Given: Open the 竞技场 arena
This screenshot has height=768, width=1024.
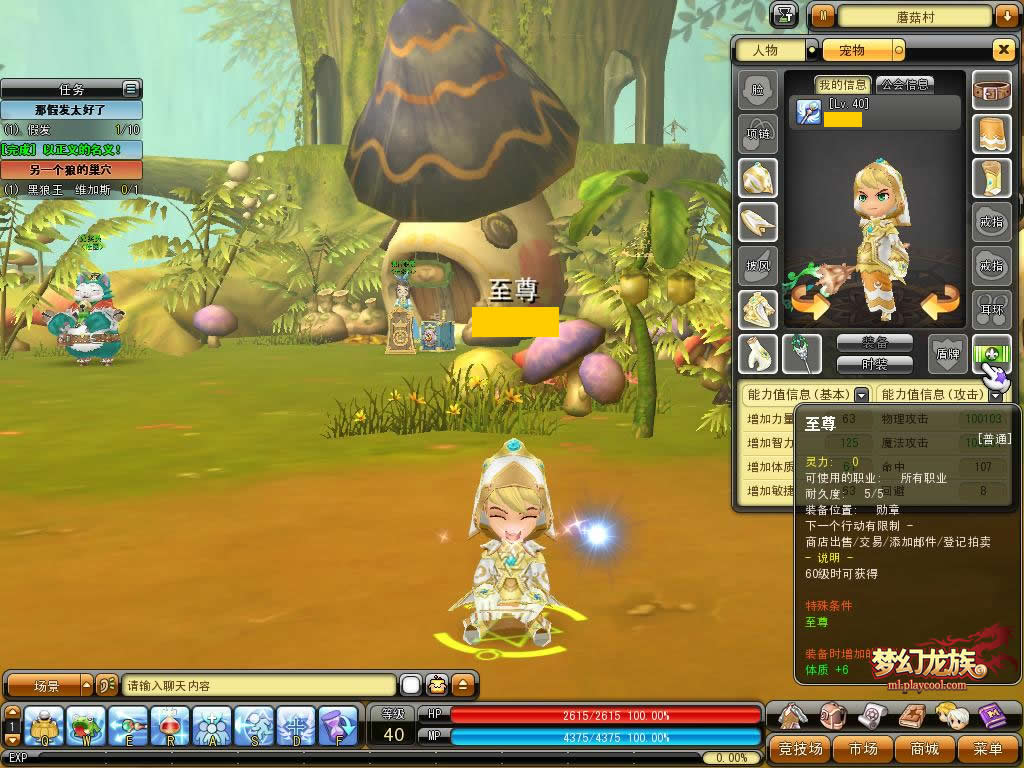Looking at the screenshot, I should pyautogui.click(x=800, y=748).
